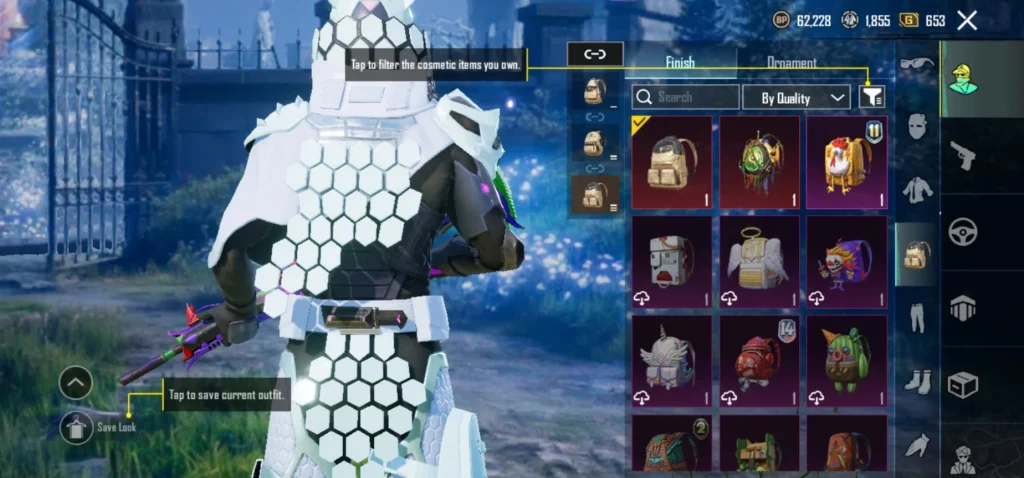Image resolution: width=1024 pixels, height=478 pixels.
Task: Switch to the Ornament tab
Action: 791,63
